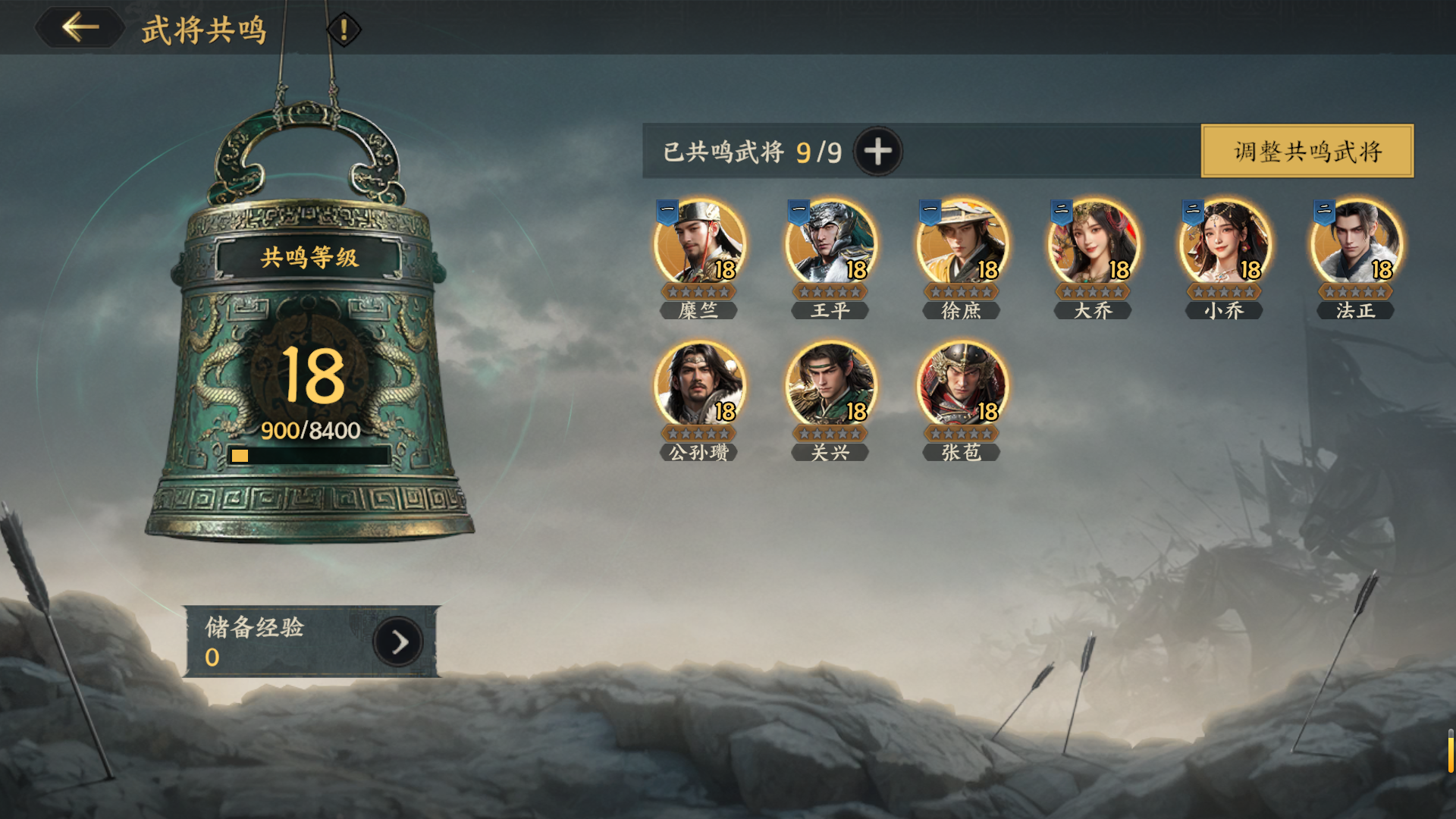Choose general 公孙瓒 portrait
The image size is (1456, 819).
[699, 385]
